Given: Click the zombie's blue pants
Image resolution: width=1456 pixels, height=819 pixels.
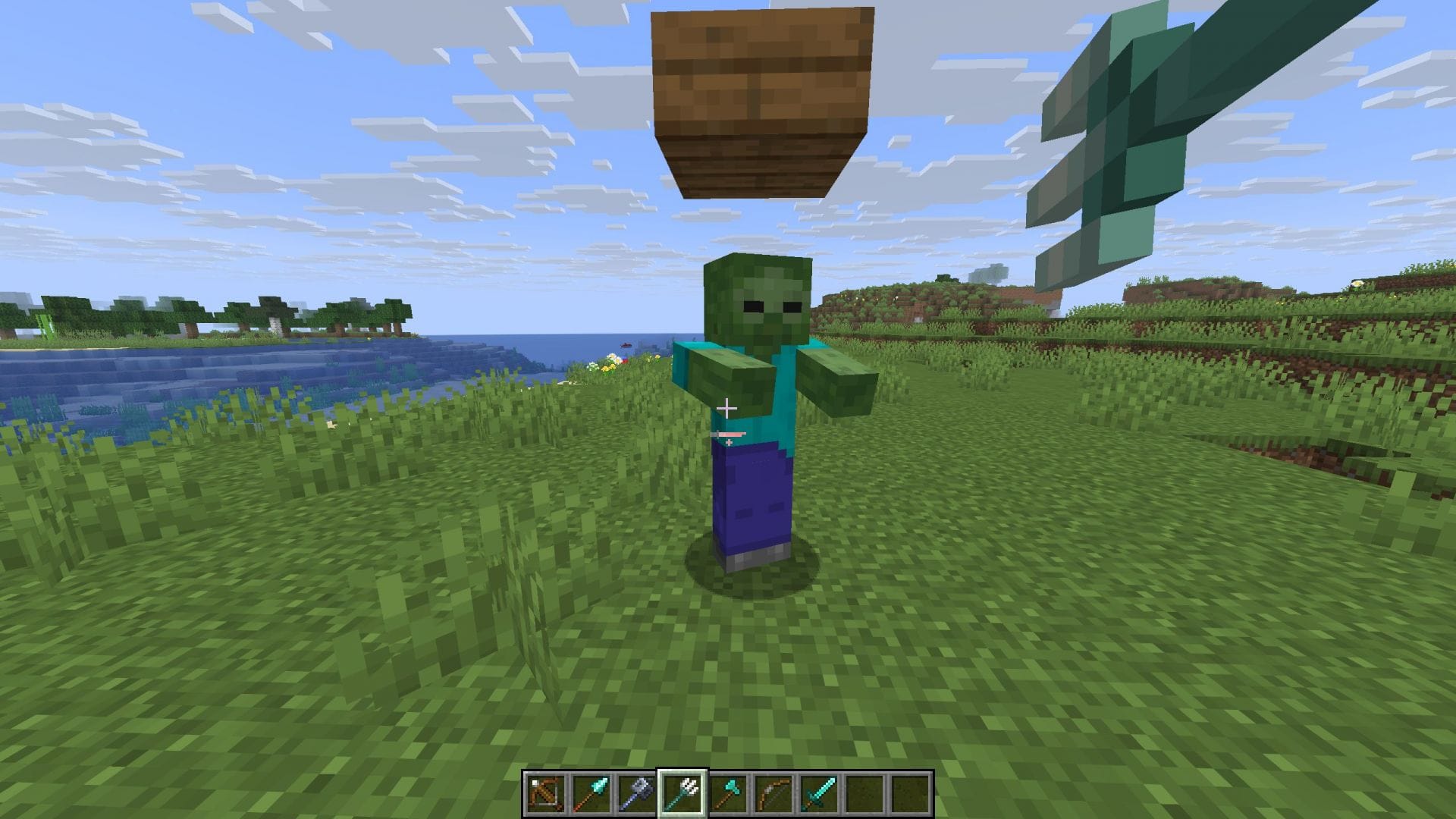Looking at the screenshot, I should tap(751, 493).
